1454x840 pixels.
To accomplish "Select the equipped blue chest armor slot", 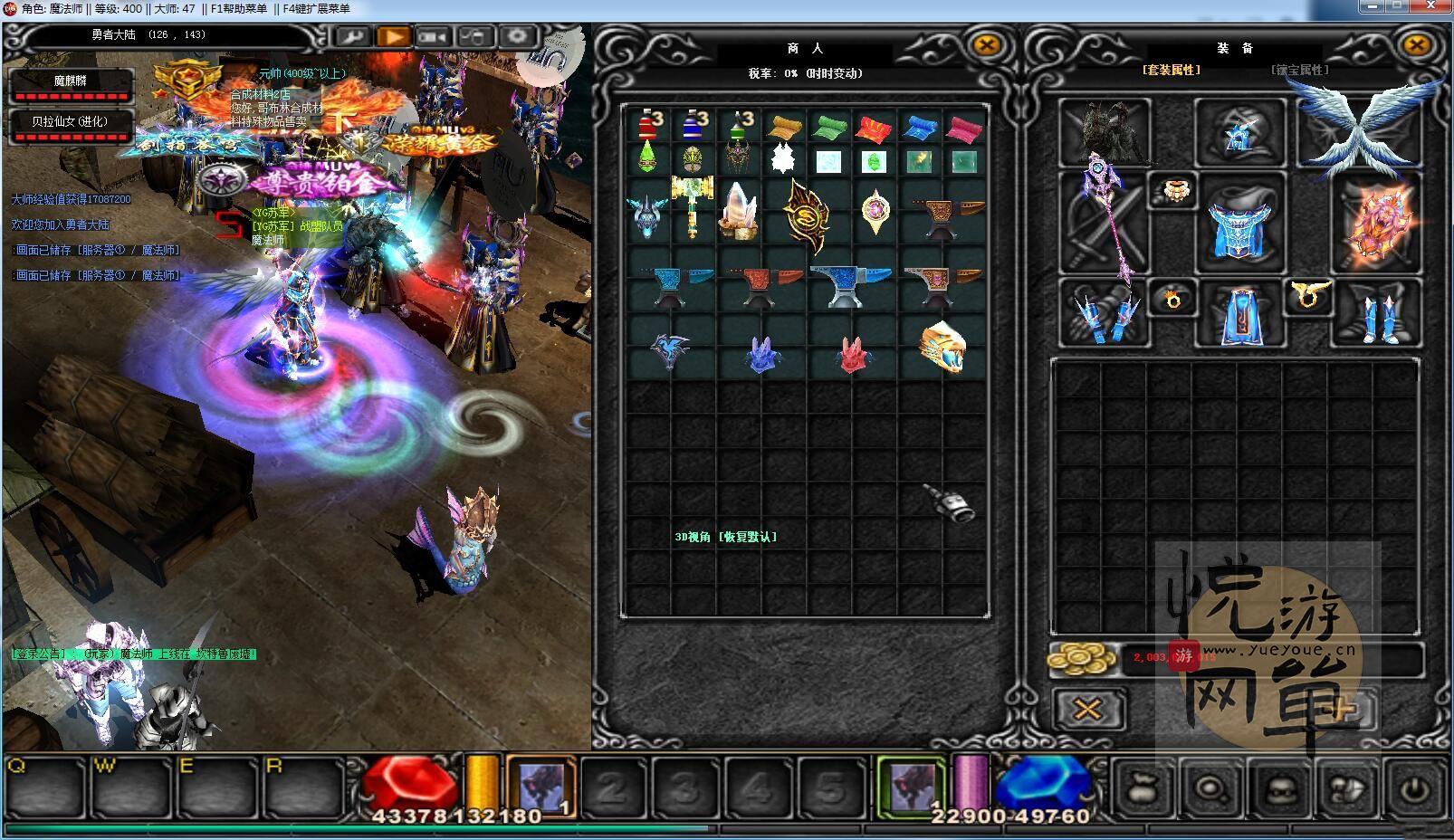I will pyautogui.click(x=1239, y=223).
